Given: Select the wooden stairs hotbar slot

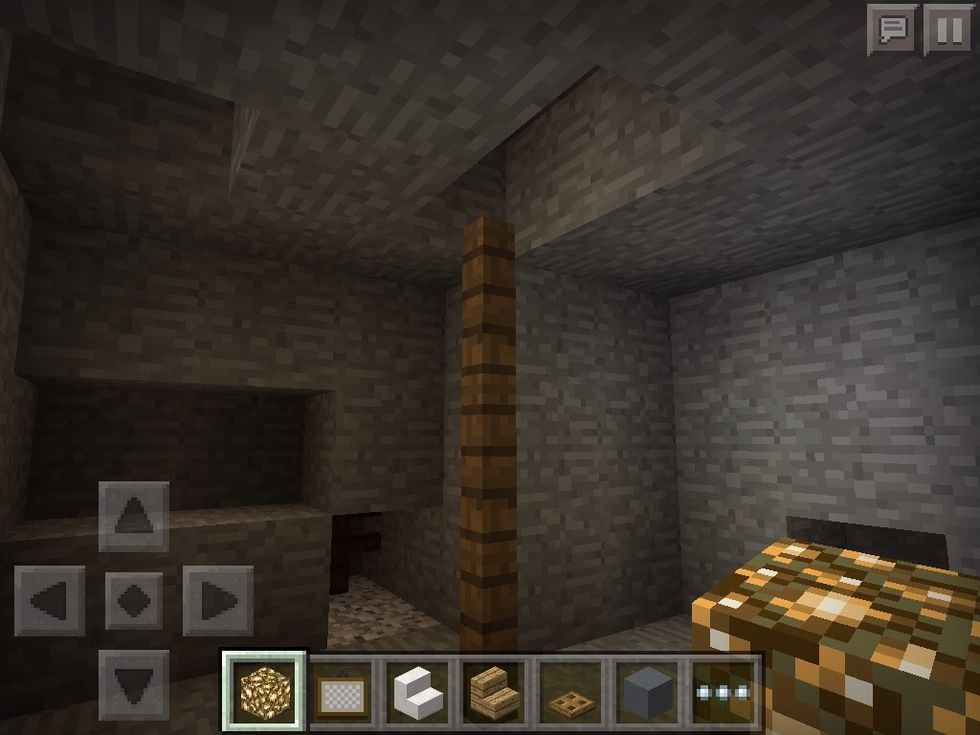Looking at the screenshot, I should [x=494, y=690].
